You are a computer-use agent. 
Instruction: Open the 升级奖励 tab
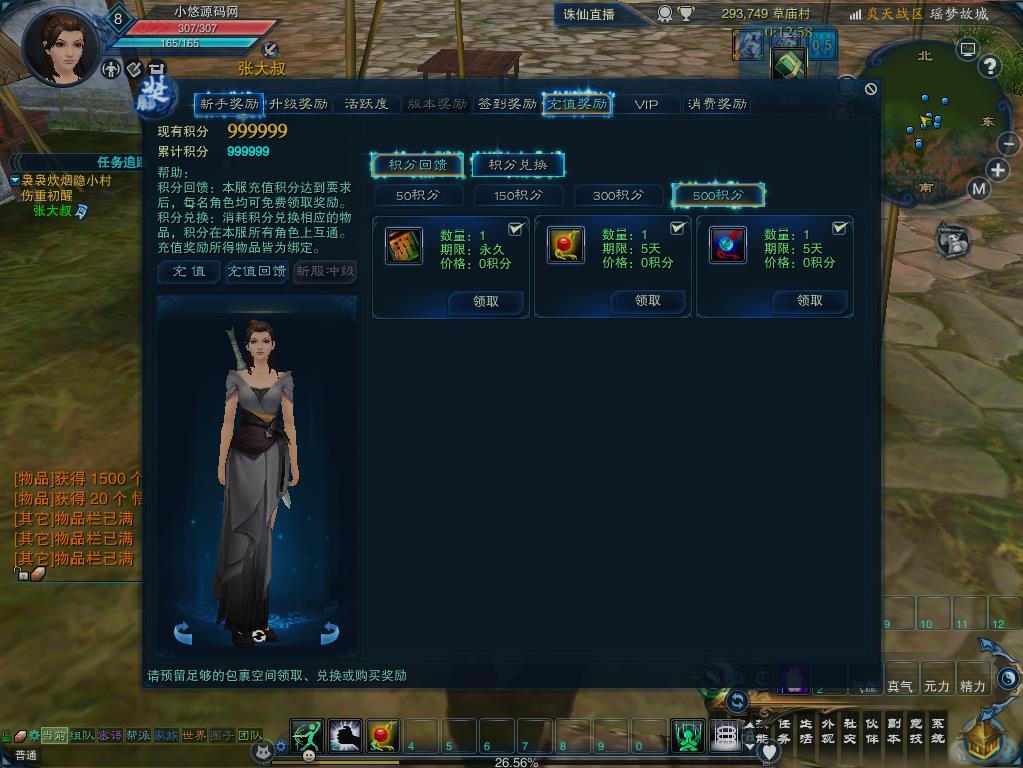[298, 104]
